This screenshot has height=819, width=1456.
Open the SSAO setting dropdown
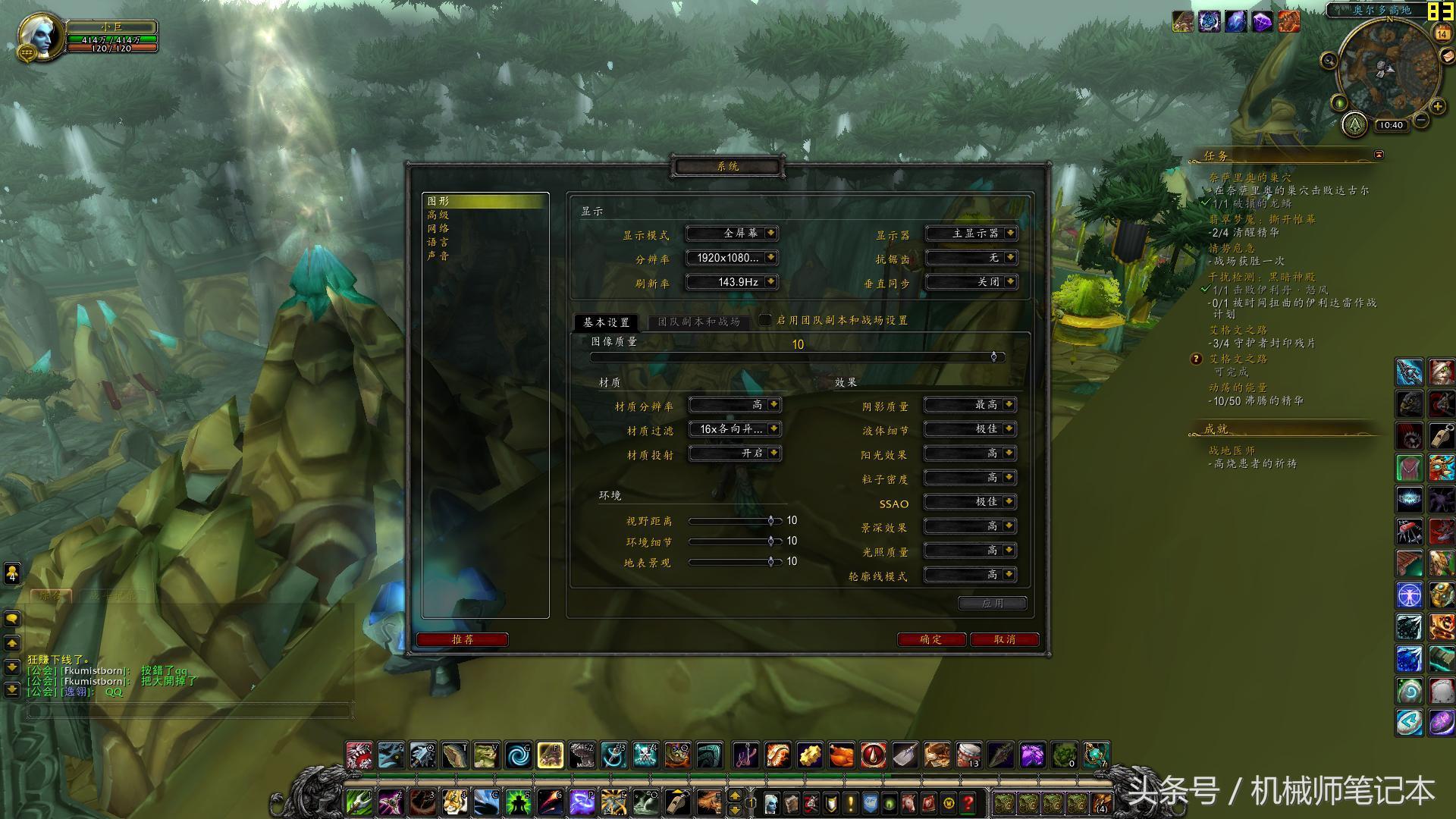point(970,502)
